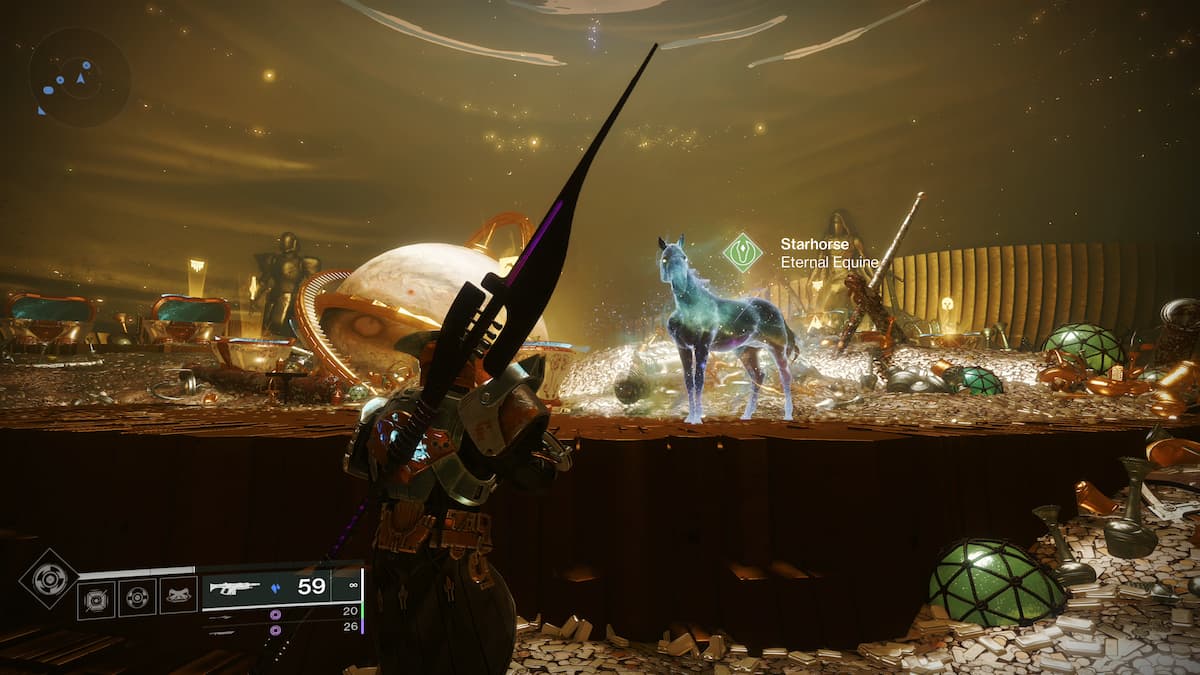1200x675 pixels.
Task: Select the class ability icon
Action: click(x=178, y=597)
